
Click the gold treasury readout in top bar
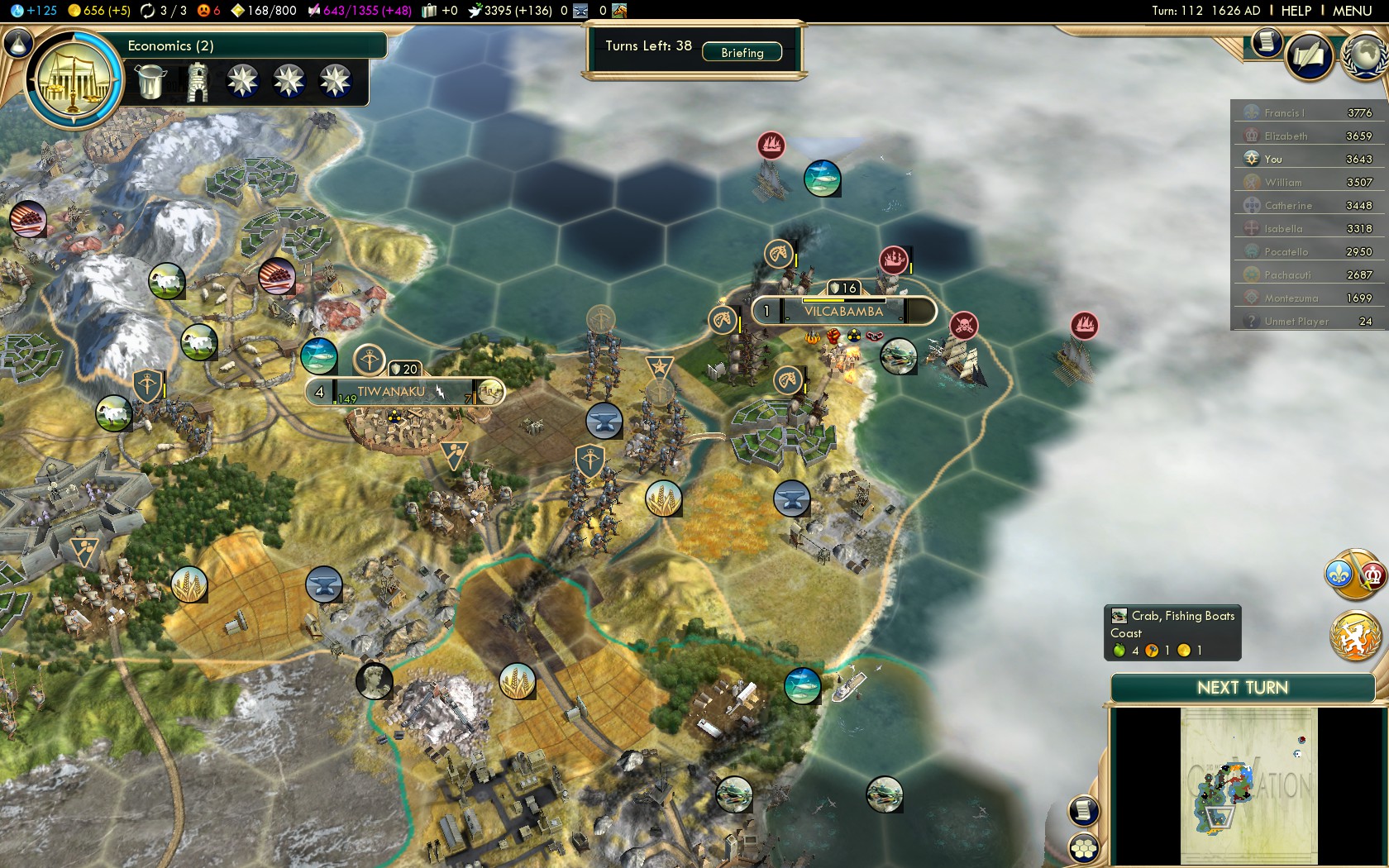pos(98,11)
